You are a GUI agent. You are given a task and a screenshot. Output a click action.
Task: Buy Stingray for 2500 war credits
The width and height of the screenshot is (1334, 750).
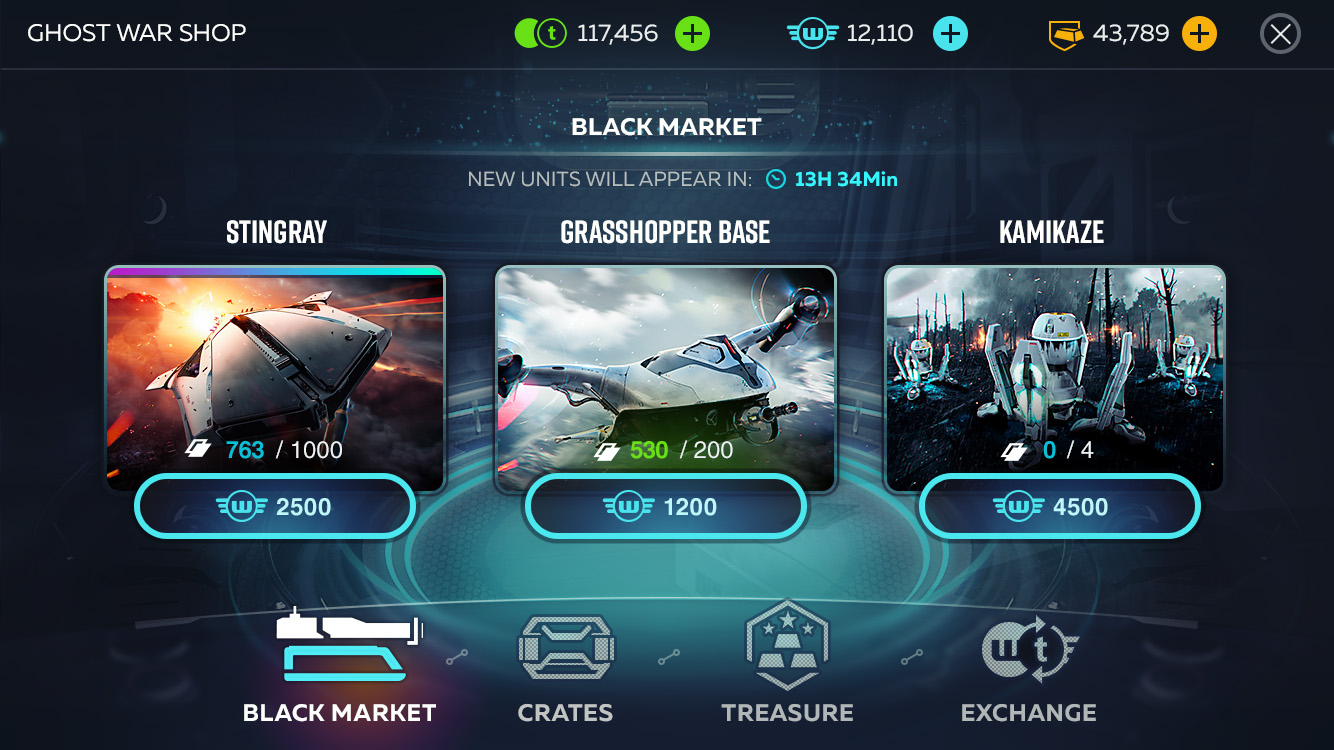coord(275,507)
